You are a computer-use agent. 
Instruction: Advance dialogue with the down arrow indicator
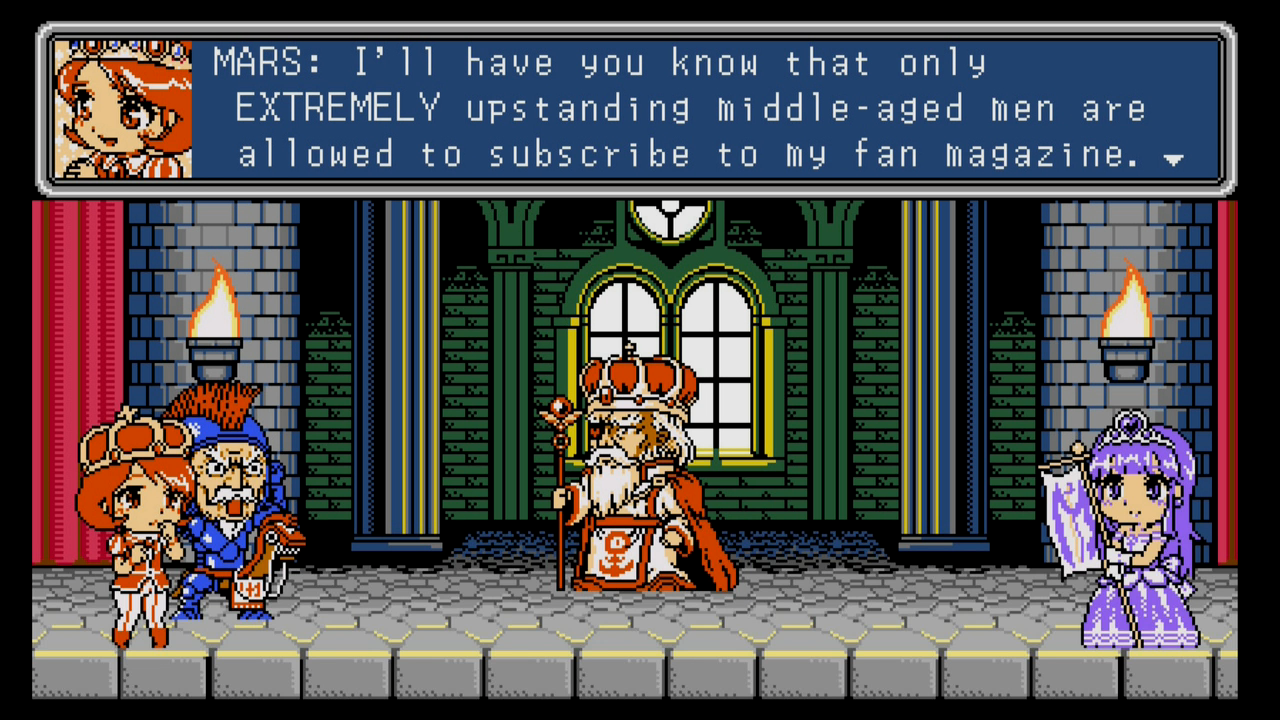click(1174, 159)
